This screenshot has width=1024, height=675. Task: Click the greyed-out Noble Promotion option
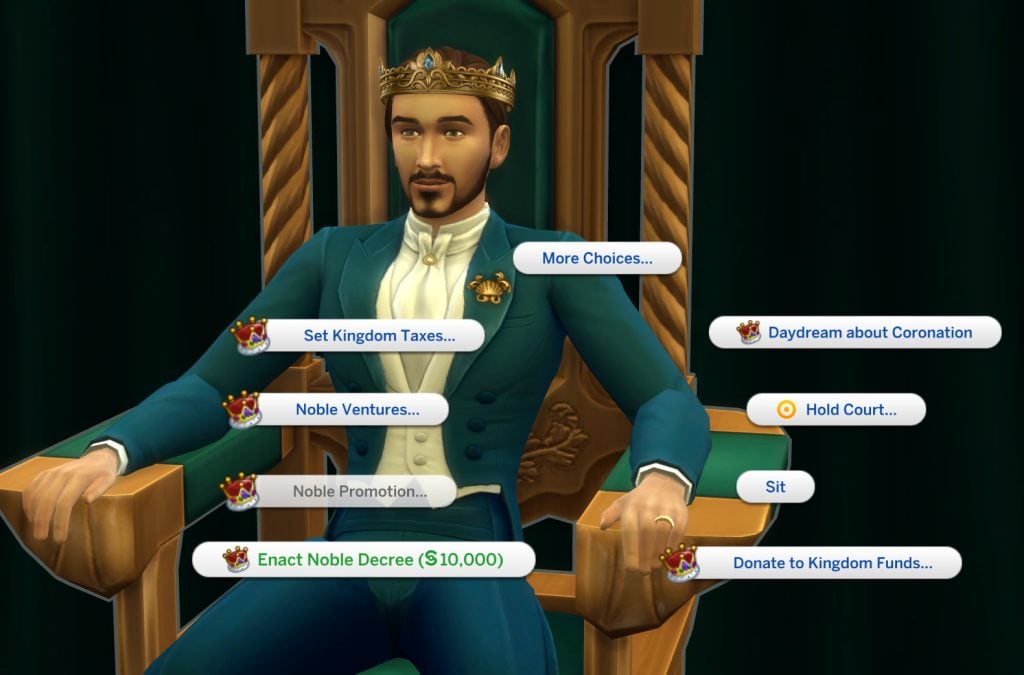pyautogui.click(x=359, y=491)
